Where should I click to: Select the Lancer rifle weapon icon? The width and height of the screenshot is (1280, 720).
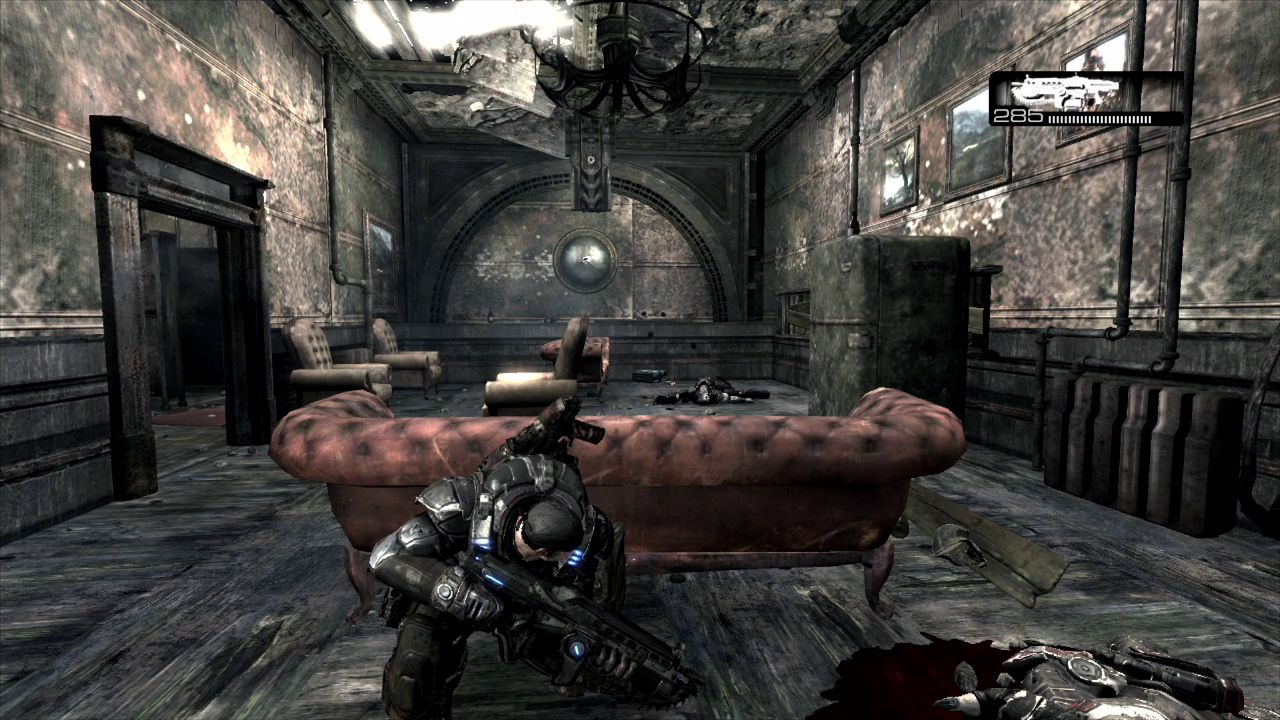point(1062,91)
